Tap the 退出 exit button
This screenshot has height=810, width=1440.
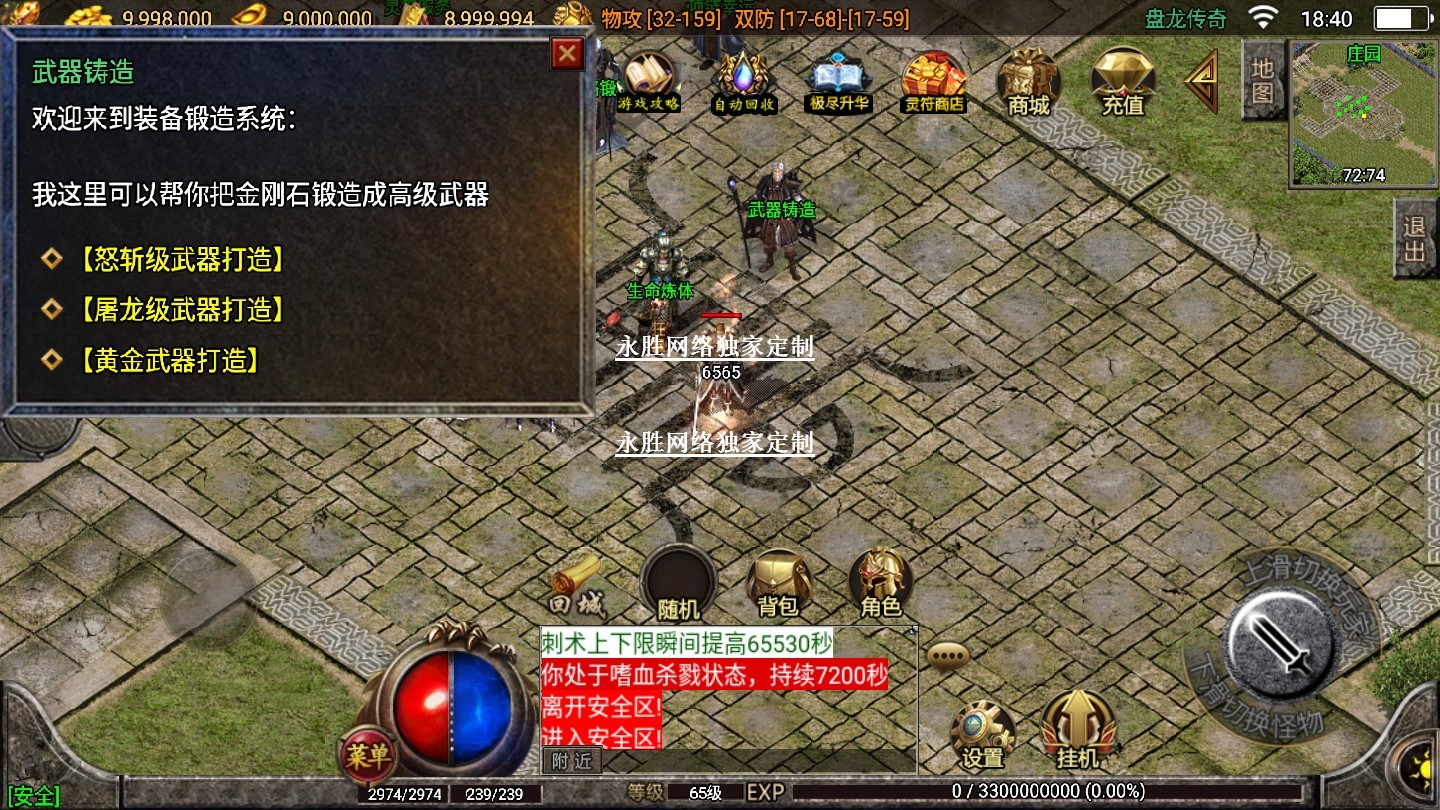(1414, 238)
